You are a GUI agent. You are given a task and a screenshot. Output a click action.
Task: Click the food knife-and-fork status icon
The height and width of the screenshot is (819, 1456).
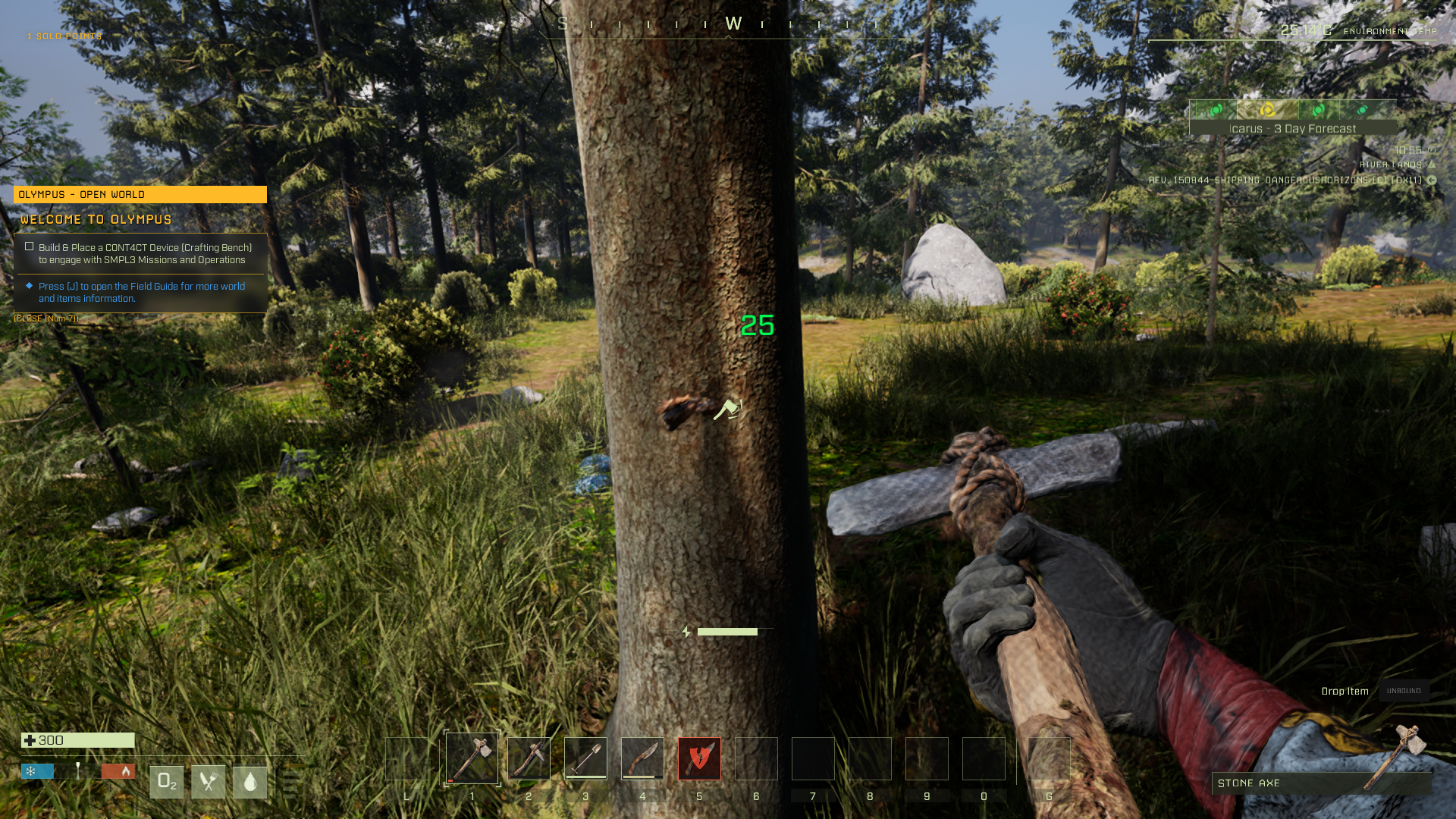click(x=209, y=781)
